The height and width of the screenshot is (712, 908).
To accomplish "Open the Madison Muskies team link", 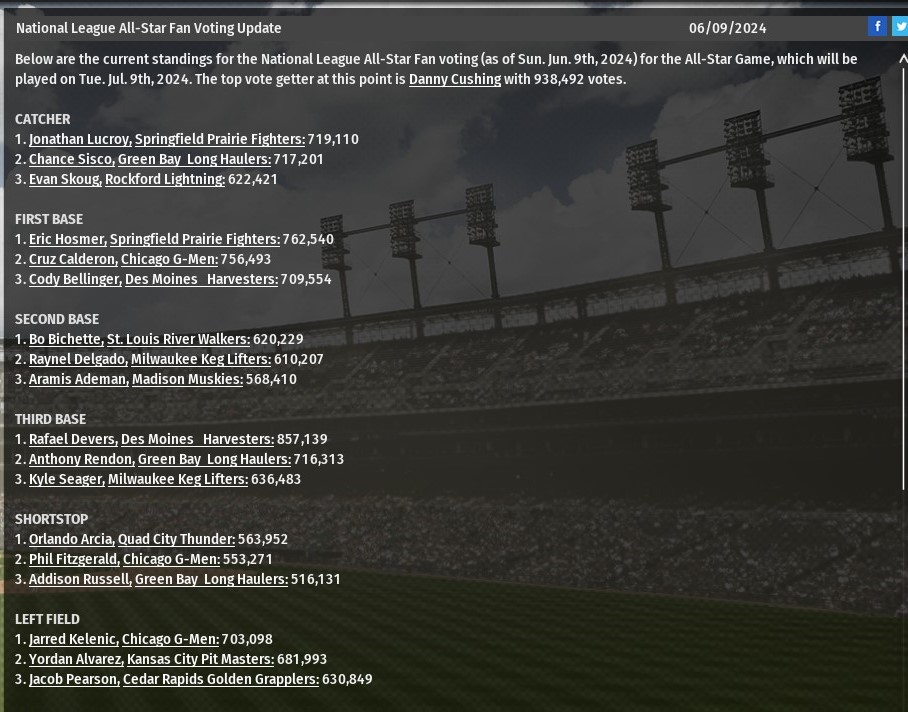I will (x=187, y=379).
